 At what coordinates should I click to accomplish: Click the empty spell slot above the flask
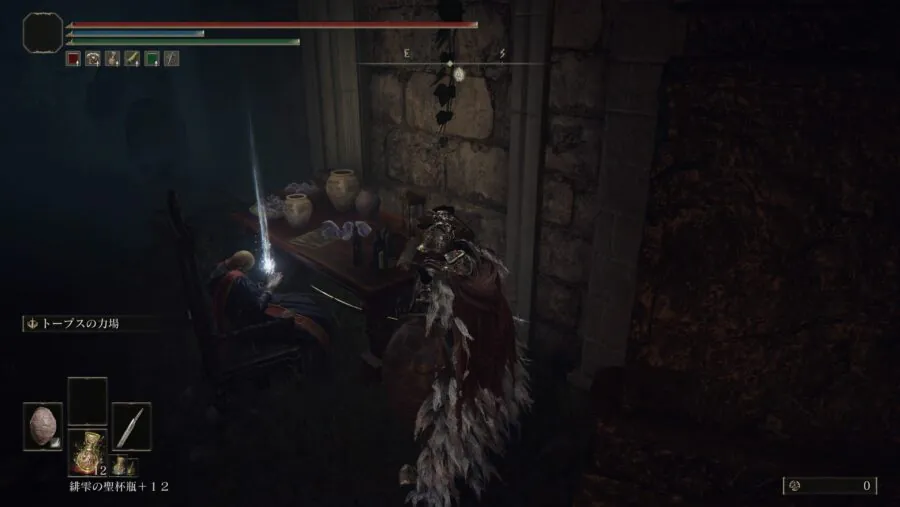(87, 398)
